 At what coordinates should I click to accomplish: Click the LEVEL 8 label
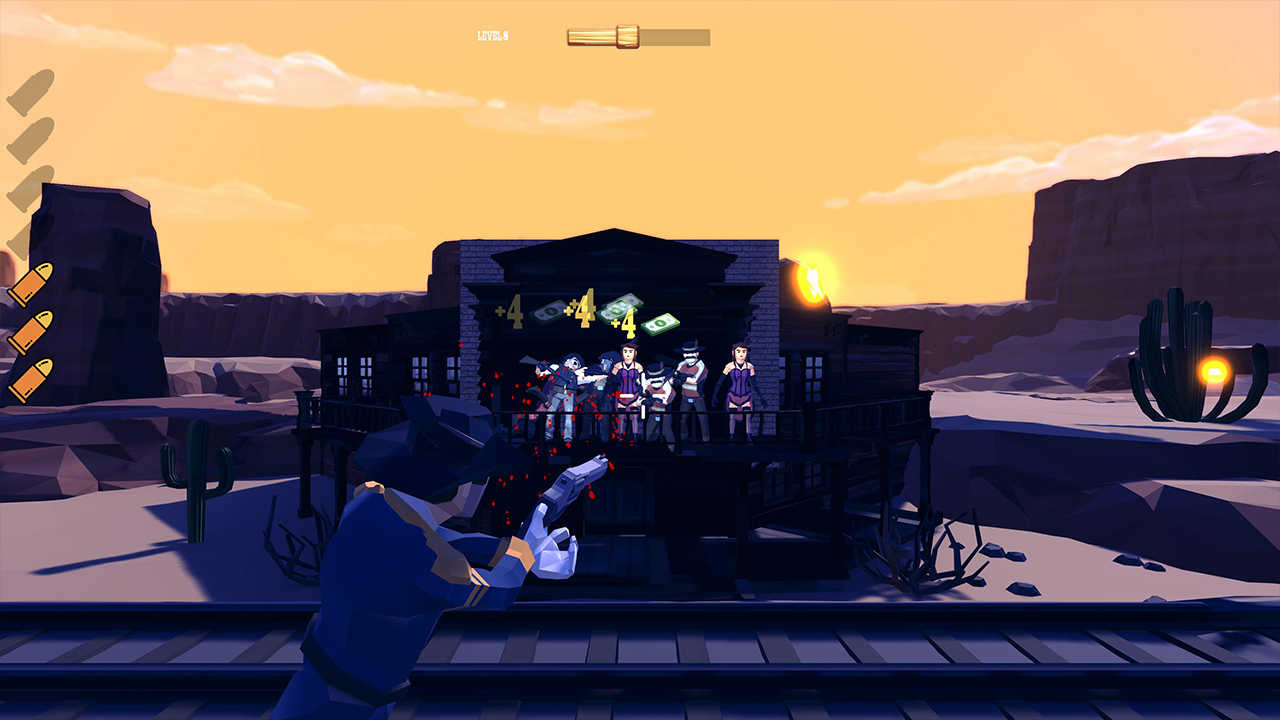point(492,35)
